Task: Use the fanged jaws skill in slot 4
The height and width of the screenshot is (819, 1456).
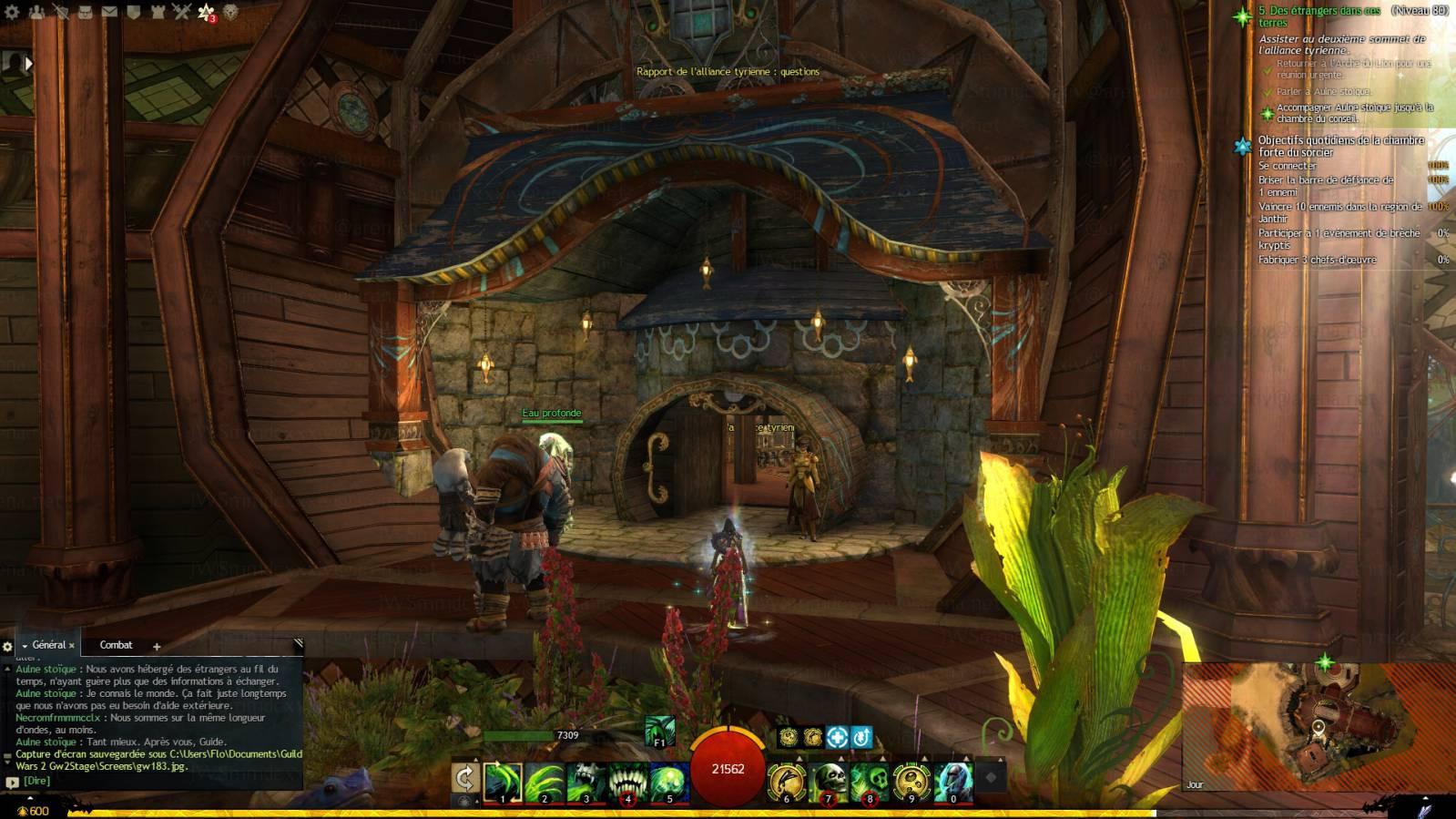Action: 627,782
